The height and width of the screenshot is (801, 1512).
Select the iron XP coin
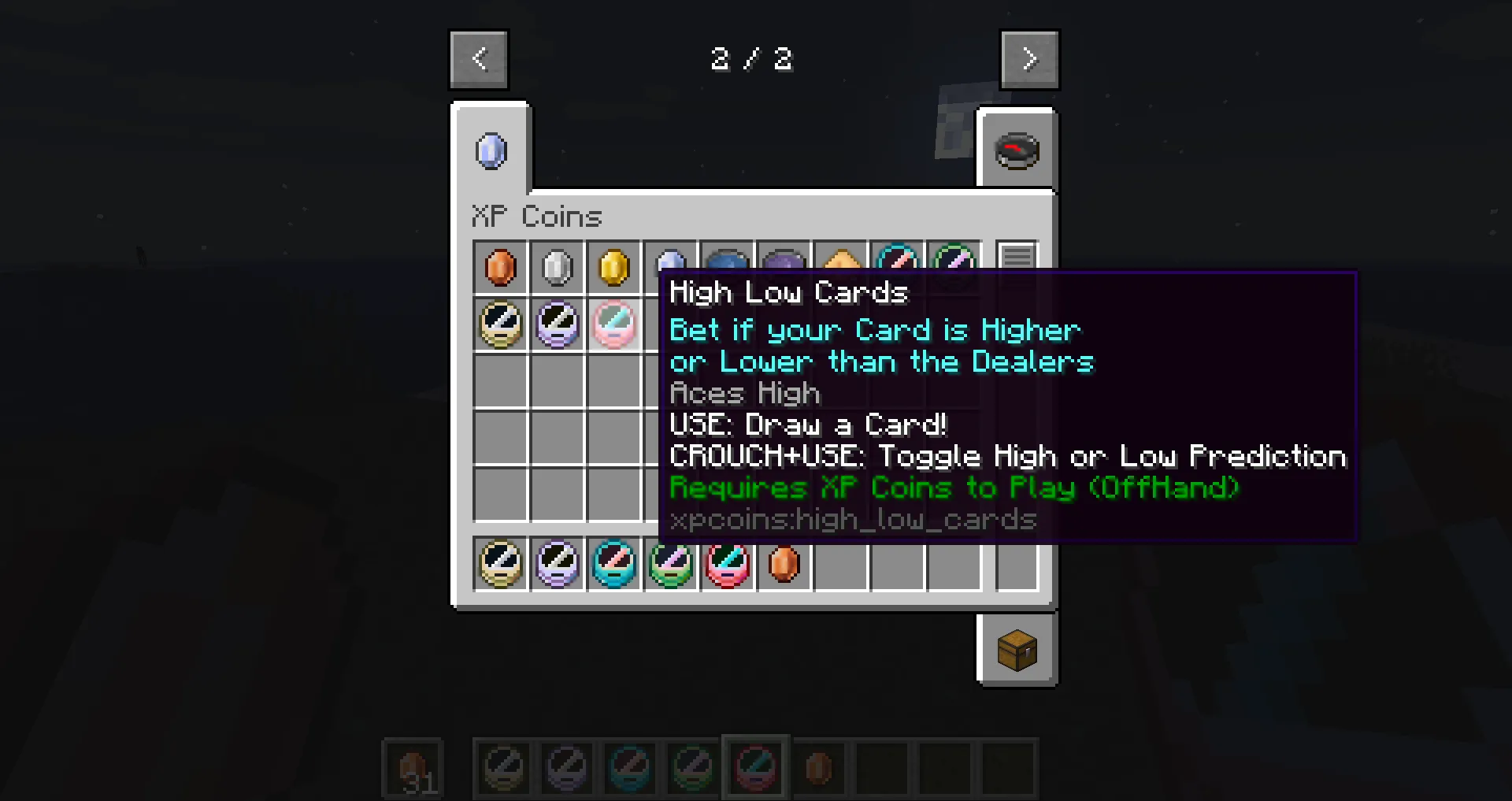pos(558,268)
